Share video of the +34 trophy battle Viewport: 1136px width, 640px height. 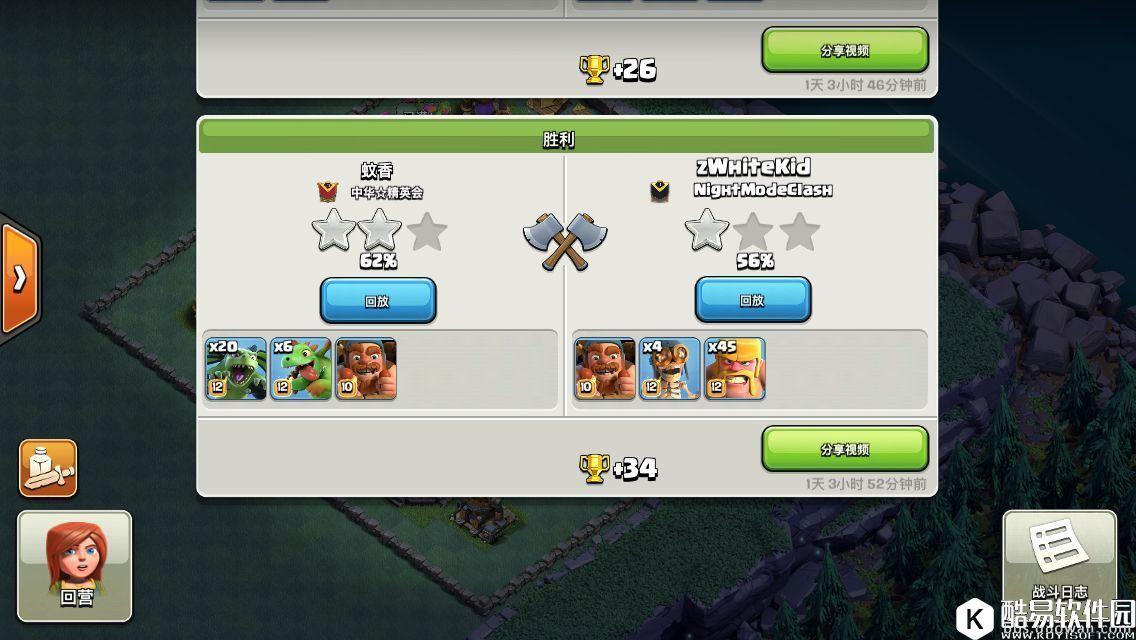[844, 449]
